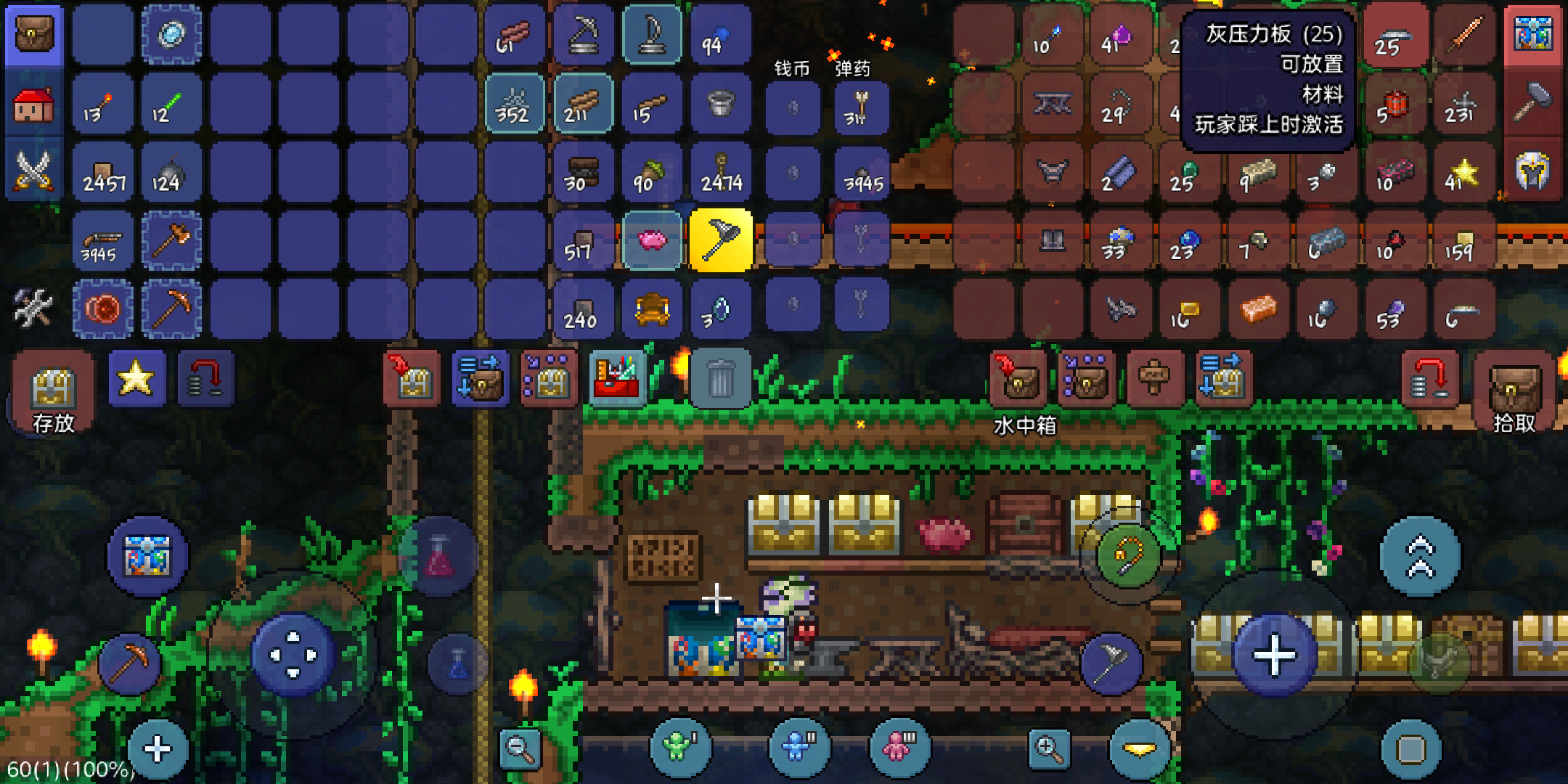Use the grappling hook button
Screen dimensions: 1568x784
point(1127,557)
